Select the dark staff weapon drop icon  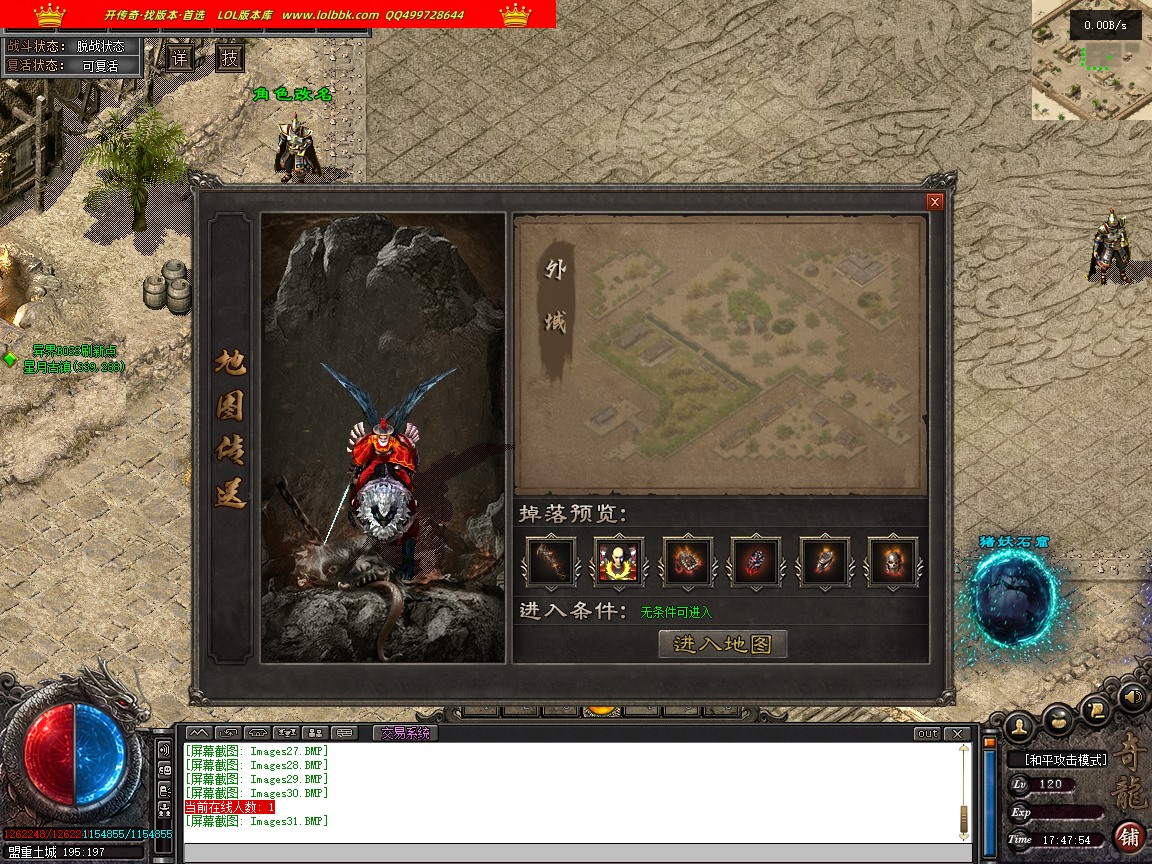coord(551,562)
